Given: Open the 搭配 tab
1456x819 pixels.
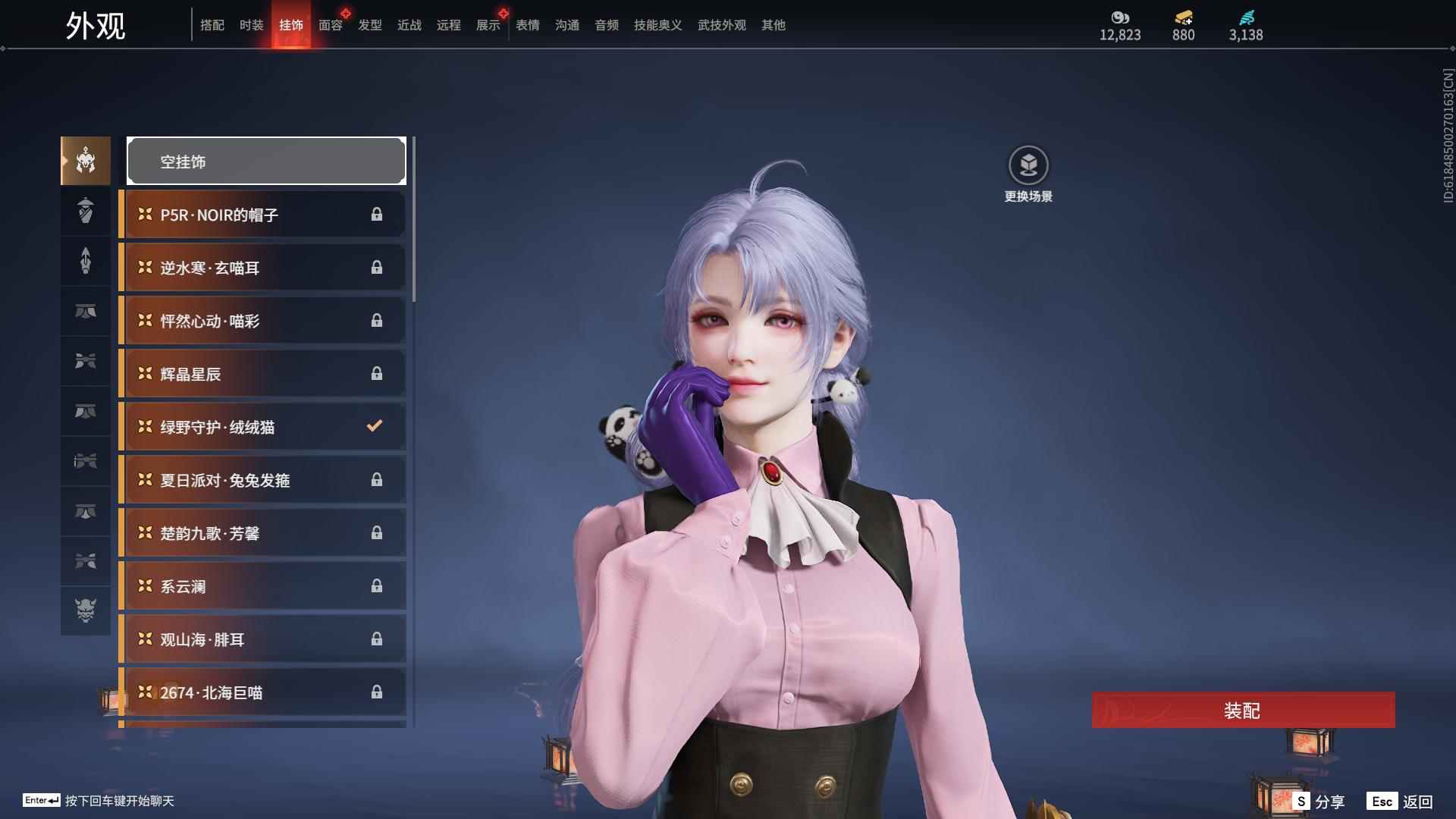Looking at the screenshot, I should tap(212, 25).
